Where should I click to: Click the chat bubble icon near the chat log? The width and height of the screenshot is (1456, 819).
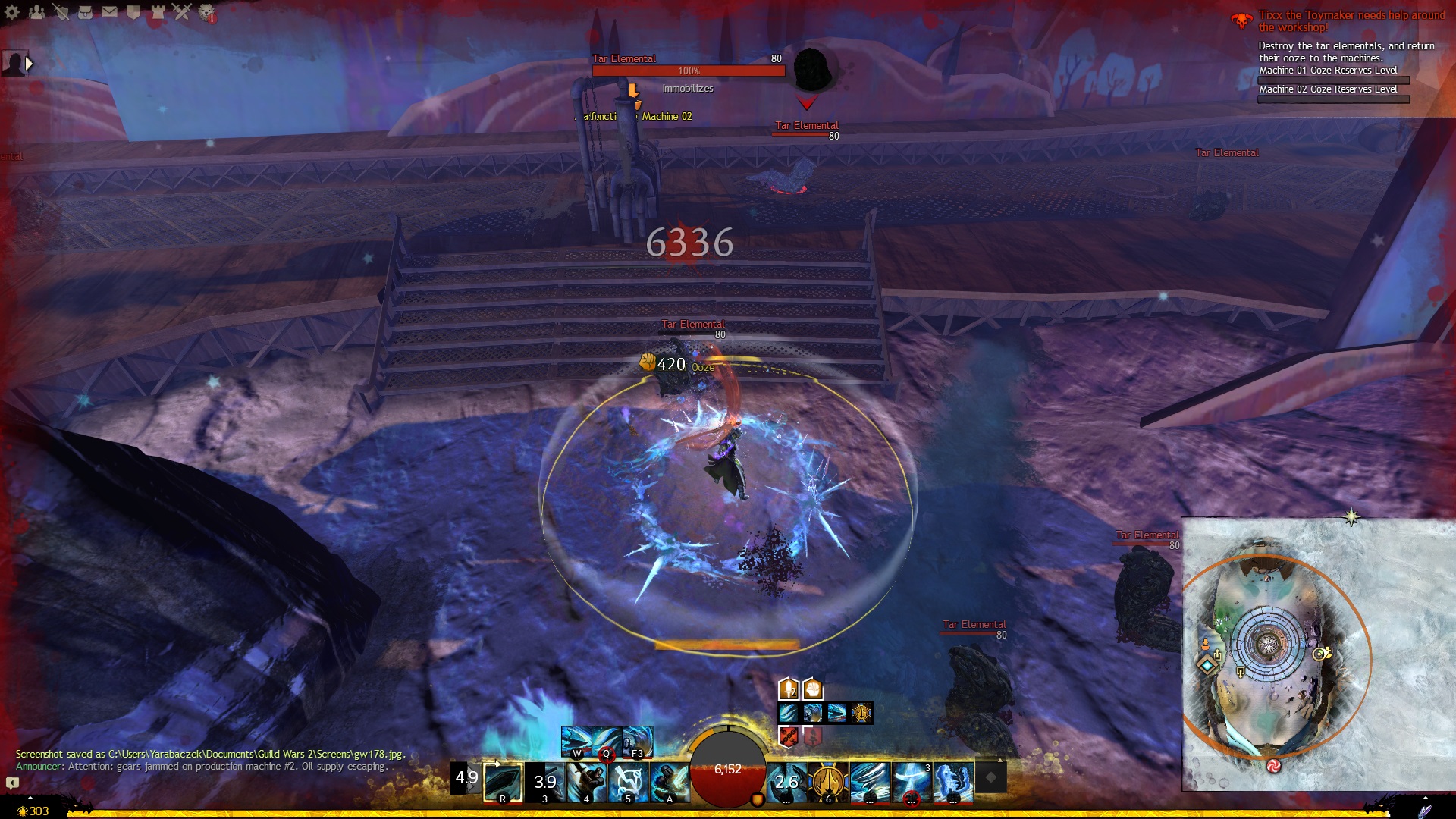pos(12,783)
